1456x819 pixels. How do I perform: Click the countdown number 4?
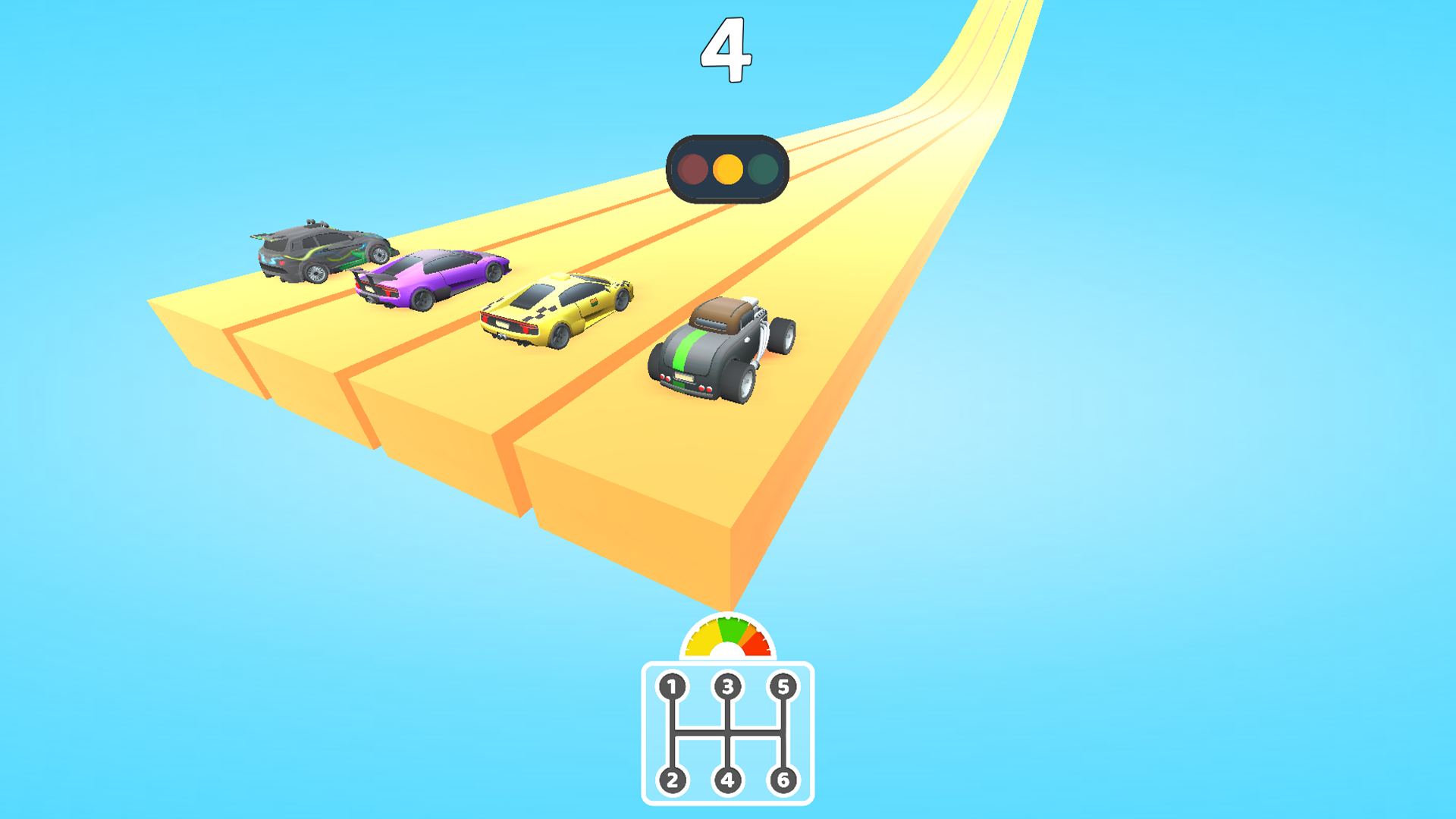726,48
